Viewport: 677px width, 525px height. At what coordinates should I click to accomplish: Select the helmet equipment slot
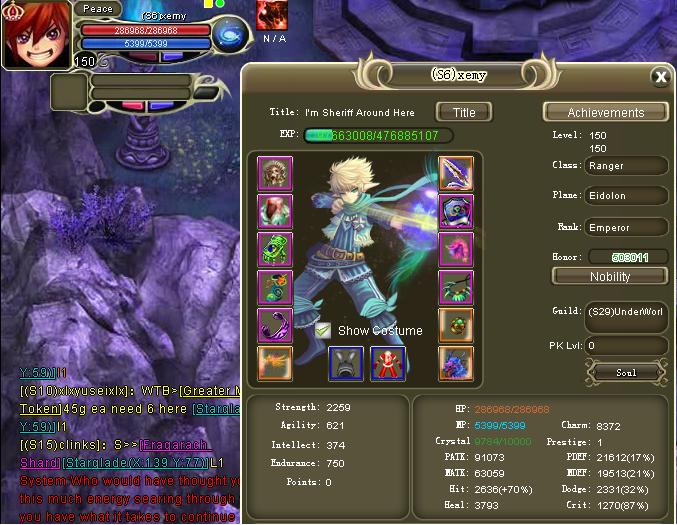point(275,174)
